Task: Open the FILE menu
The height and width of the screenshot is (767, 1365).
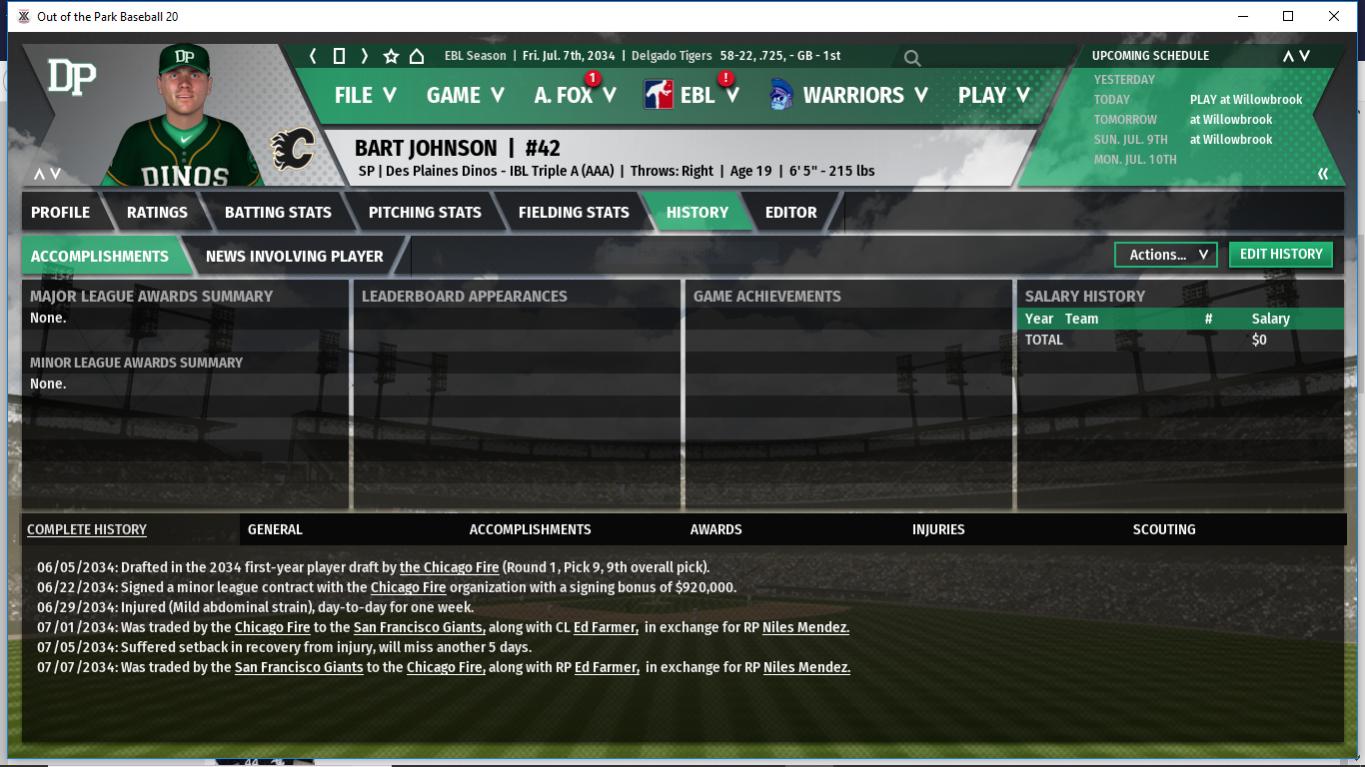Action: 365,95
